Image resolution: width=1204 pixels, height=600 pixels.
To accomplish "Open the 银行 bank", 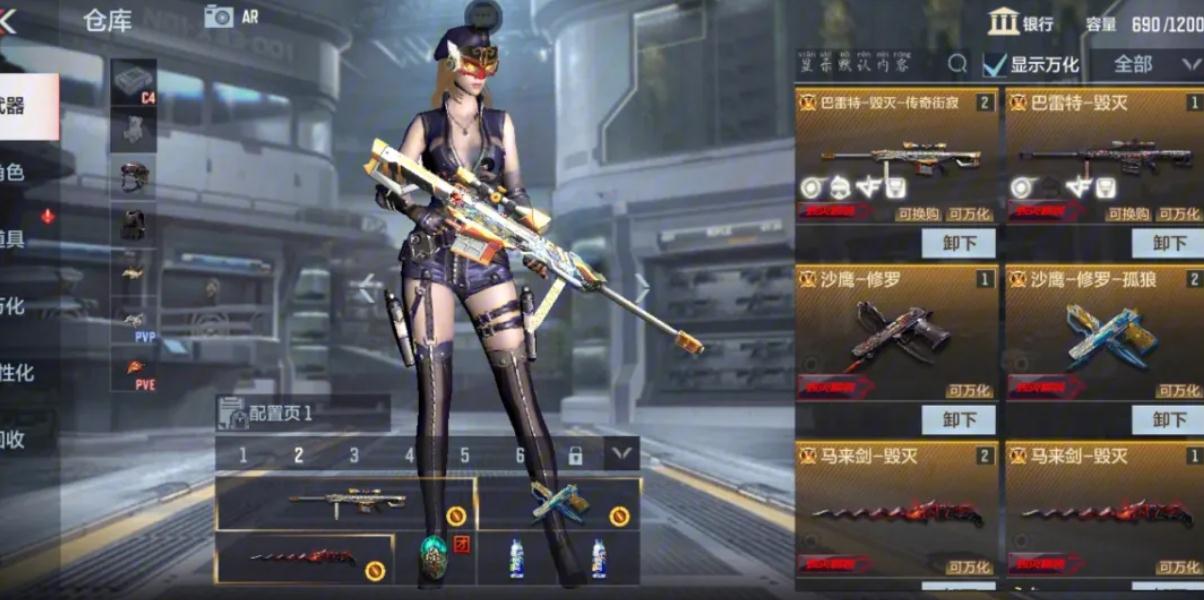I will click(1019, 22).
